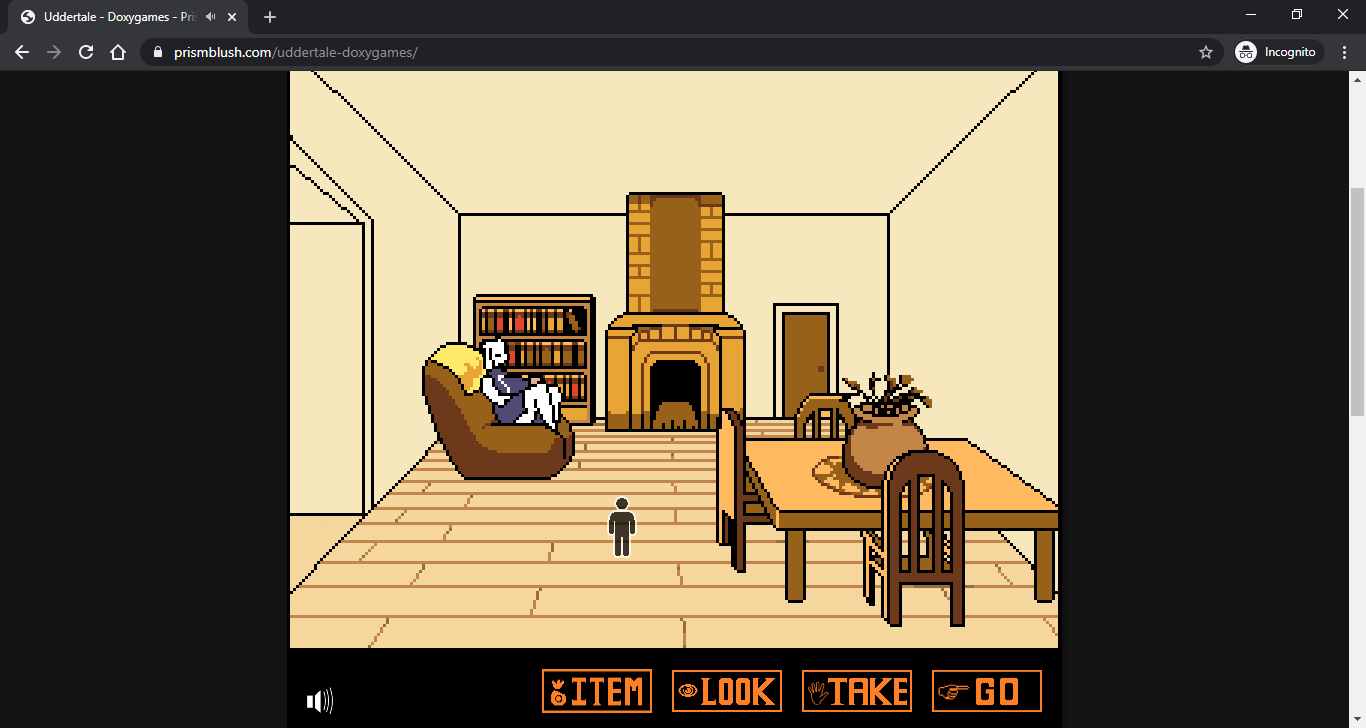Toggle the game sound speaker icon
1366x728 pixels.
(320, 701)
